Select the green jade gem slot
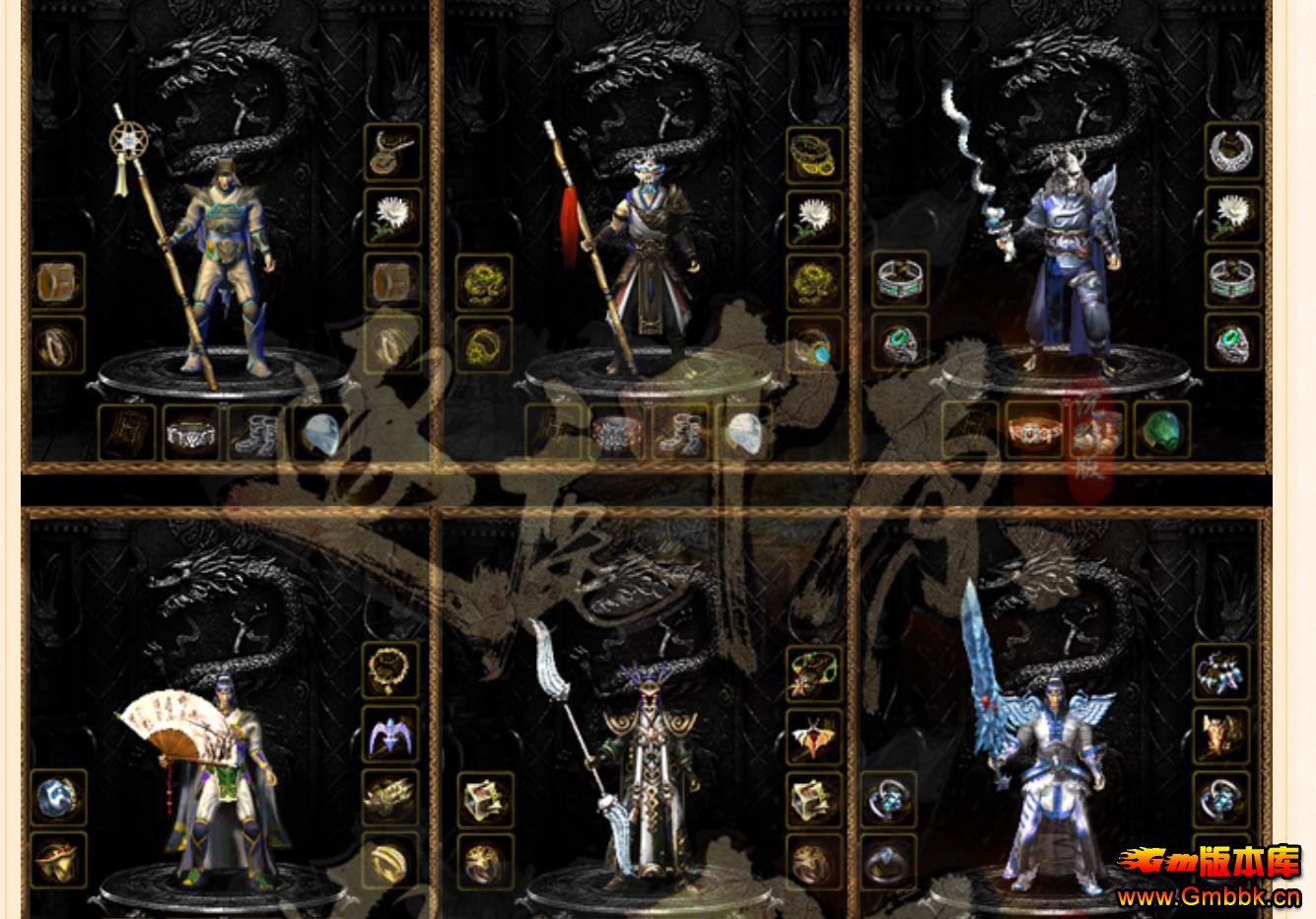The height and width of the screenshot is (919, 1316). (1162, 430)
